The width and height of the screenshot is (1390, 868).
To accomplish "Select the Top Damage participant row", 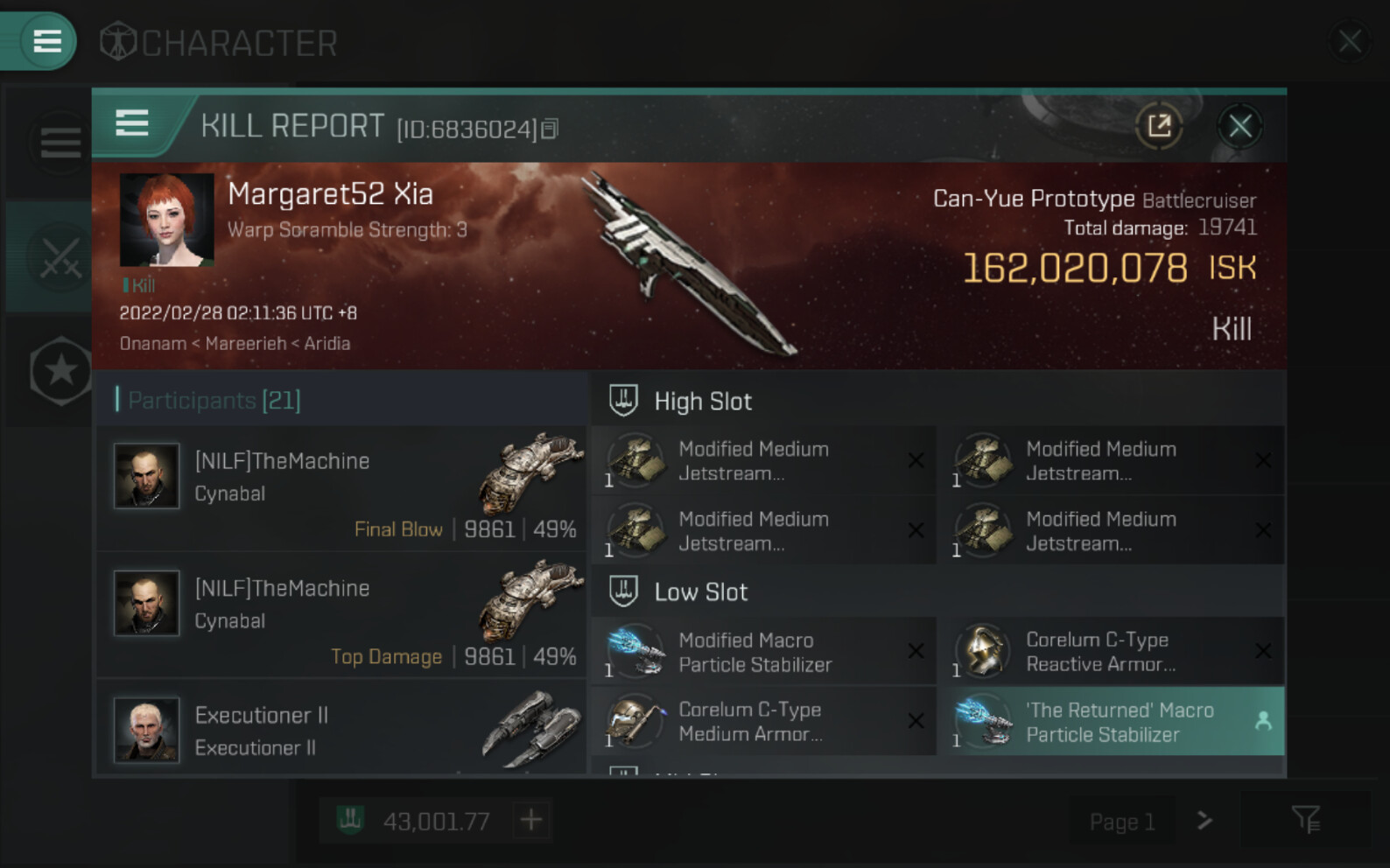I will [x=341, y=615].
